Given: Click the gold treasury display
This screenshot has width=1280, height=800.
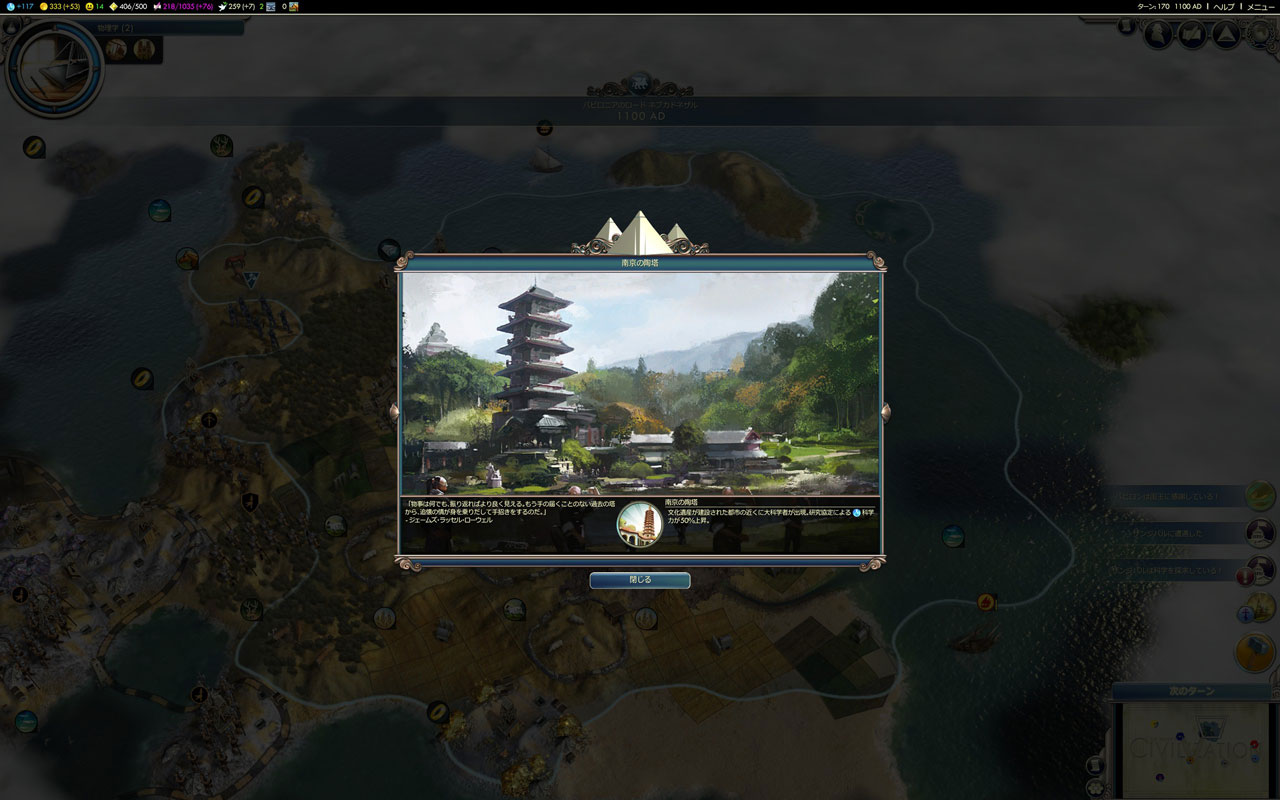Looking at the screenshot, I should point(60,7).
